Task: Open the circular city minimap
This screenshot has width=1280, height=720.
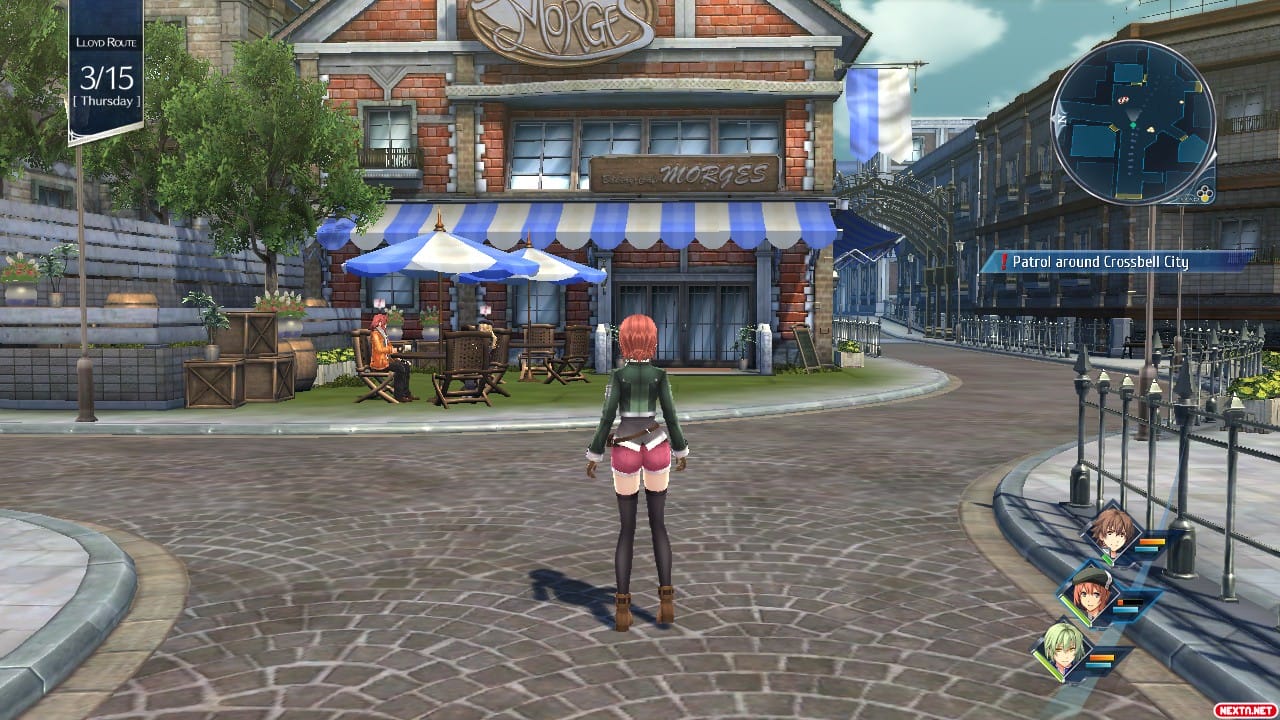Action: [x=1132, y=122]
